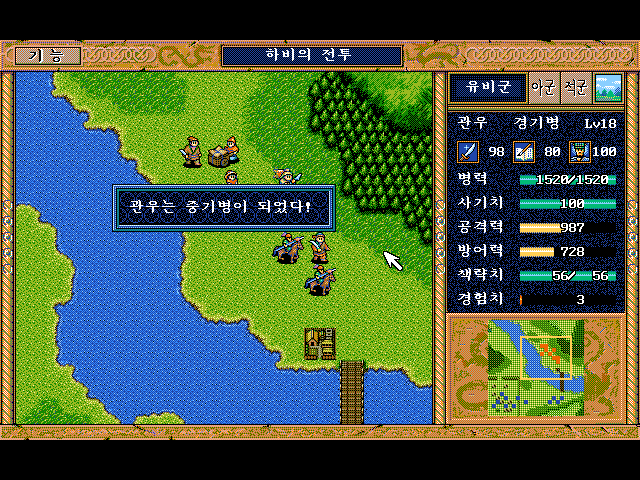
Task: Select the 아군 allied forces tab
Action: click(x=543, y=88)
